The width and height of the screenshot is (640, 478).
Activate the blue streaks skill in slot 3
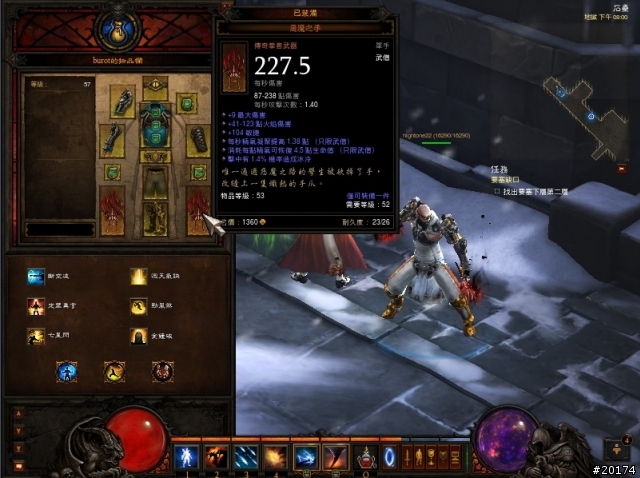point(247,457)
